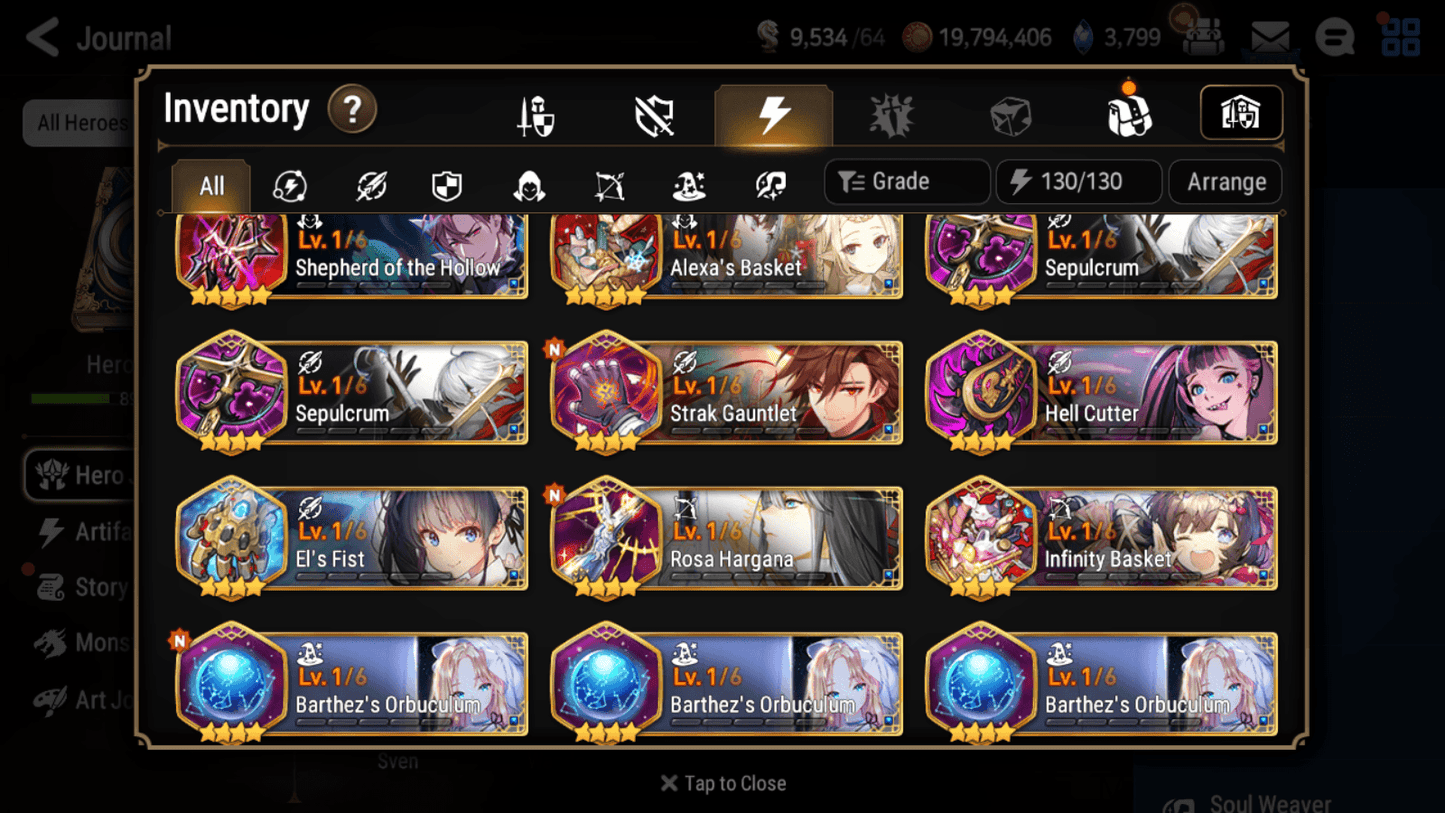This screenshot has height=813, width=1445.
Task: Open the Inventory help question mark
Action: tap(352, 110)
